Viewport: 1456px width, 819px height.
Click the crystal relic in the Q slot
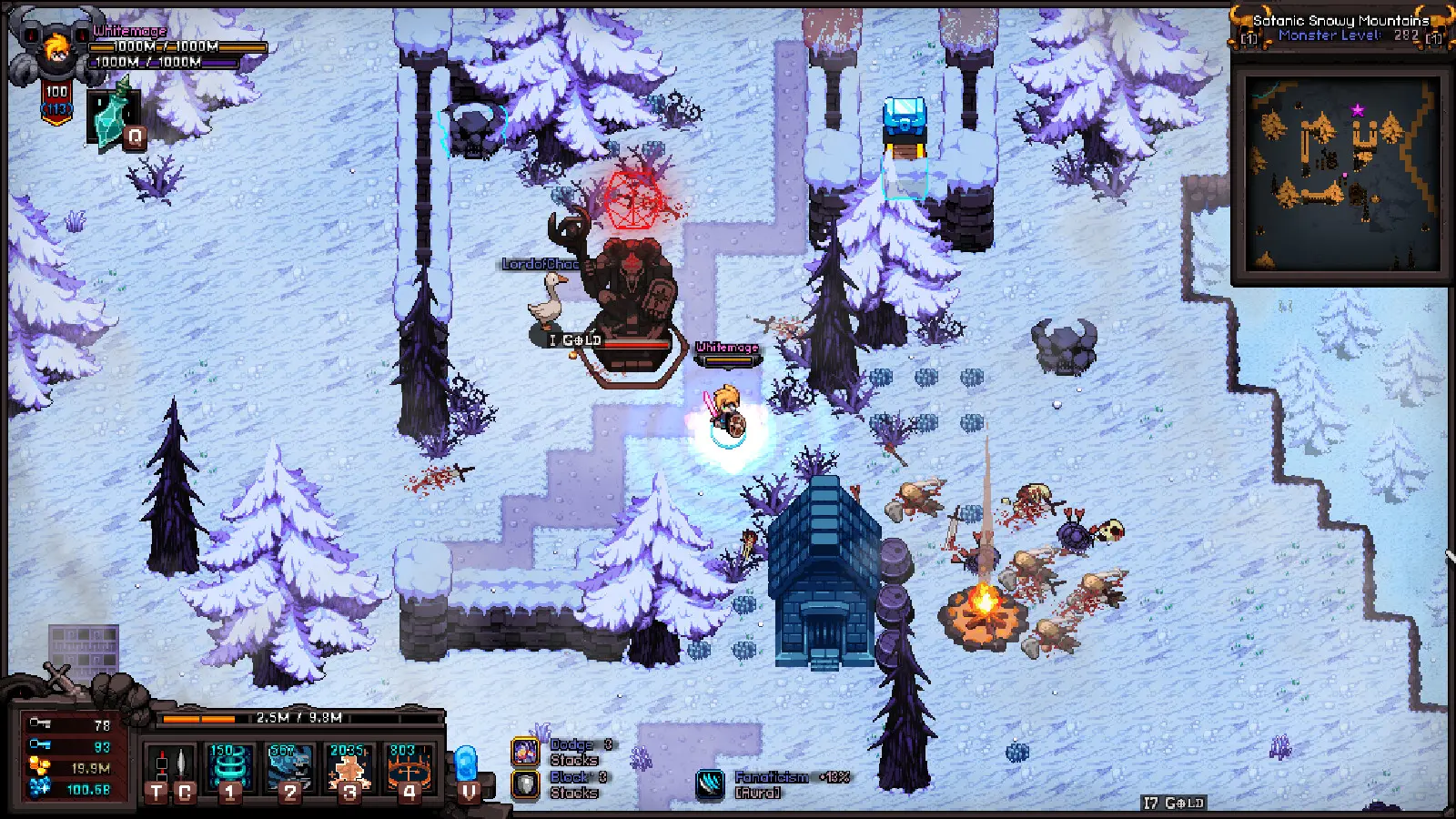tap(109, 118)
